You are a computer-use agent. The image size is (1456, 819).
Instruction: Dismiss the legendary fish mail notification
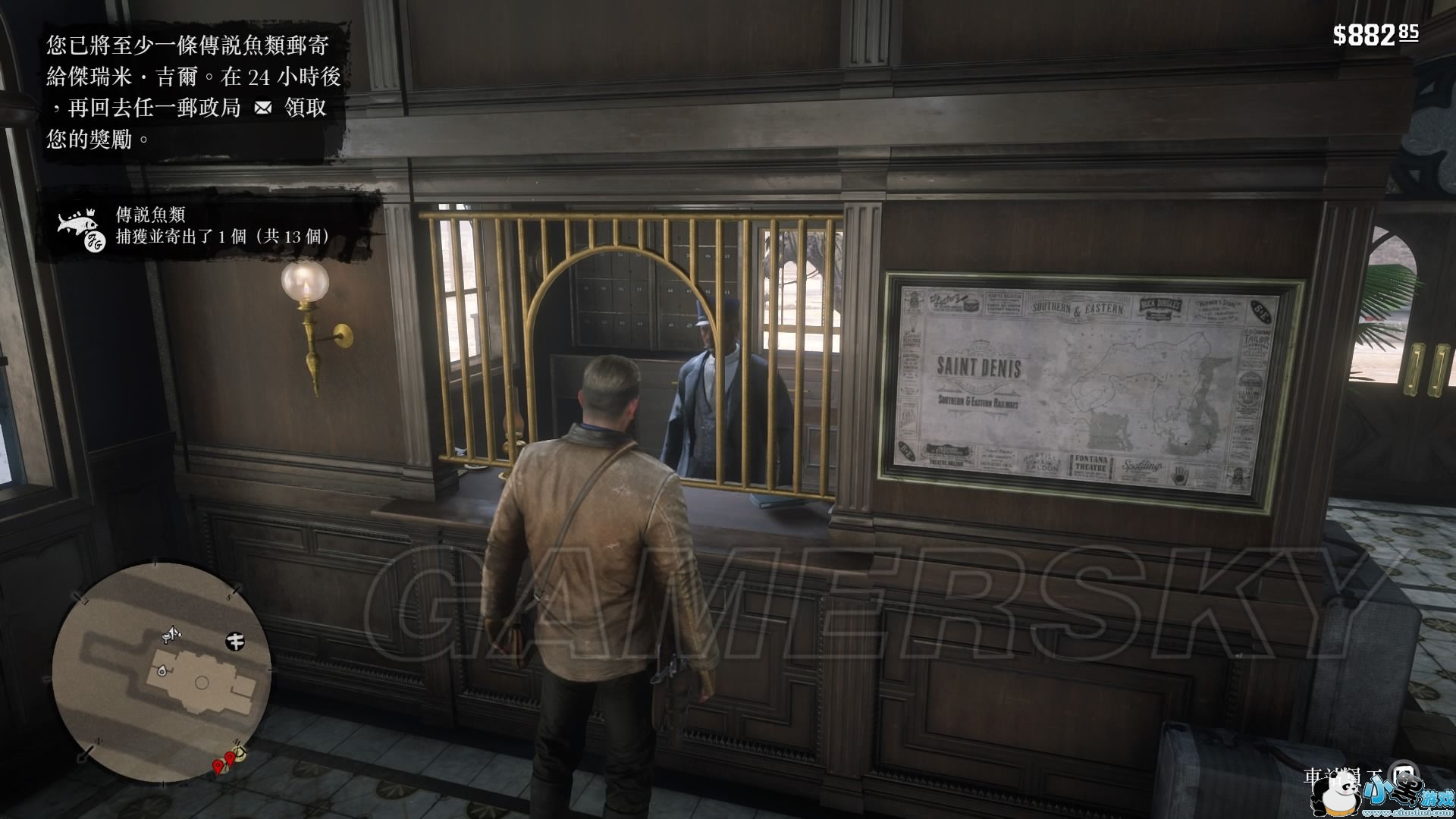click(x=193, y=92)
